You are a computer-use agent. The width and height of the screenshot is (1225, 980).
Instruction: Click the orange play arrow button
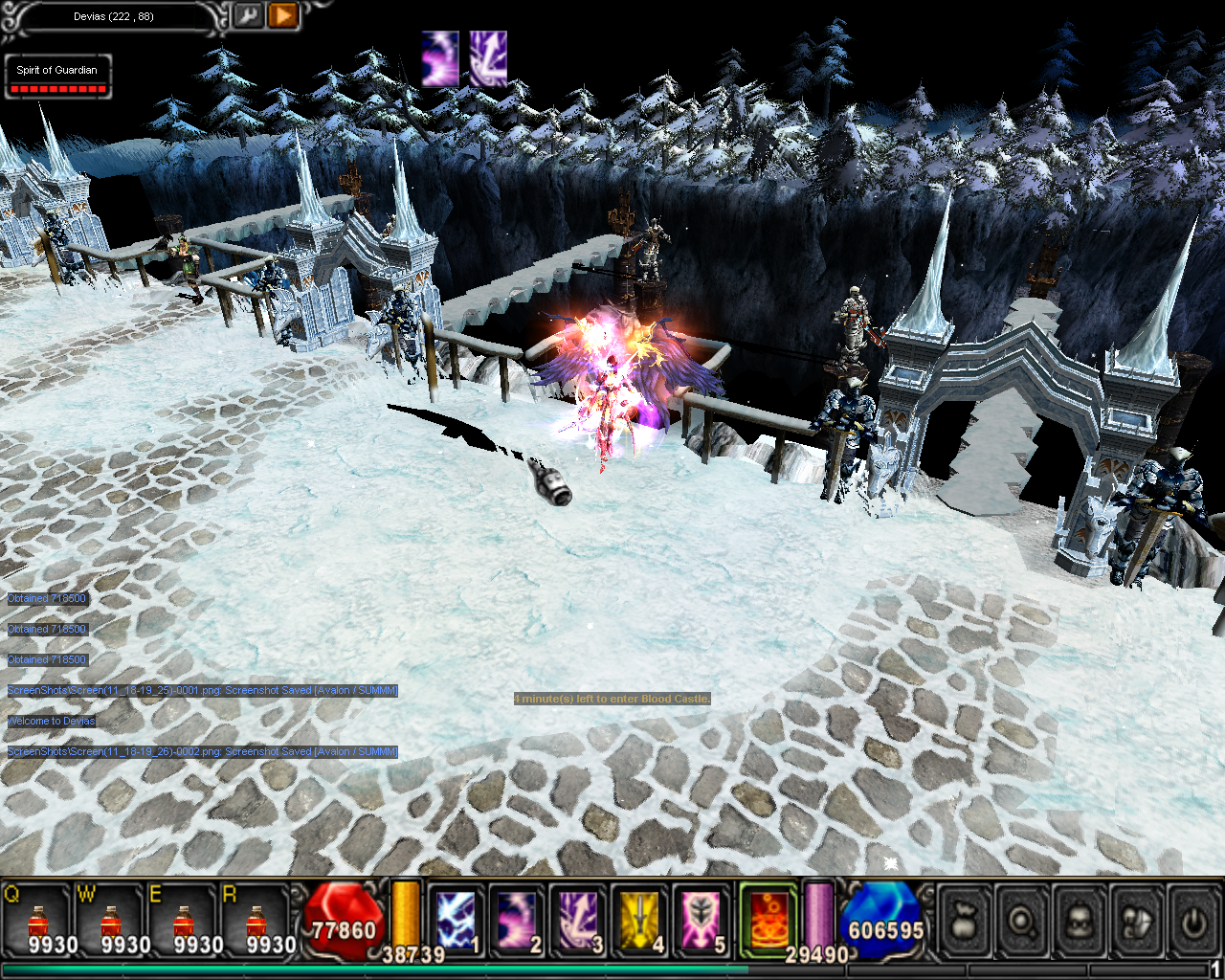coord(283,15)
